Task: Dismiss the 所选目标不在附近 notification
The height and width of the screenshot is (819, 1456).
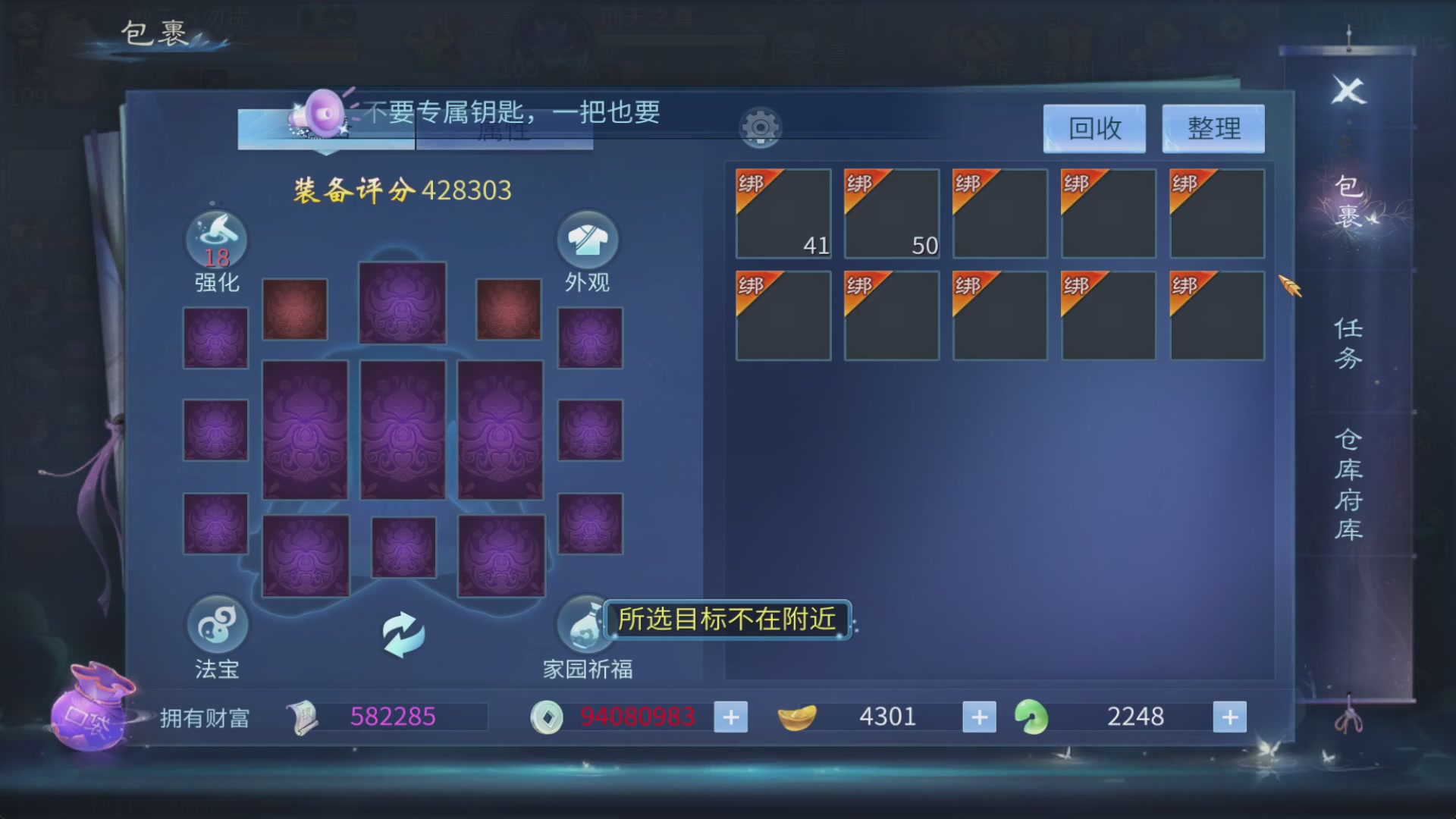Action: pyautogui.click(x=726, y=619)
